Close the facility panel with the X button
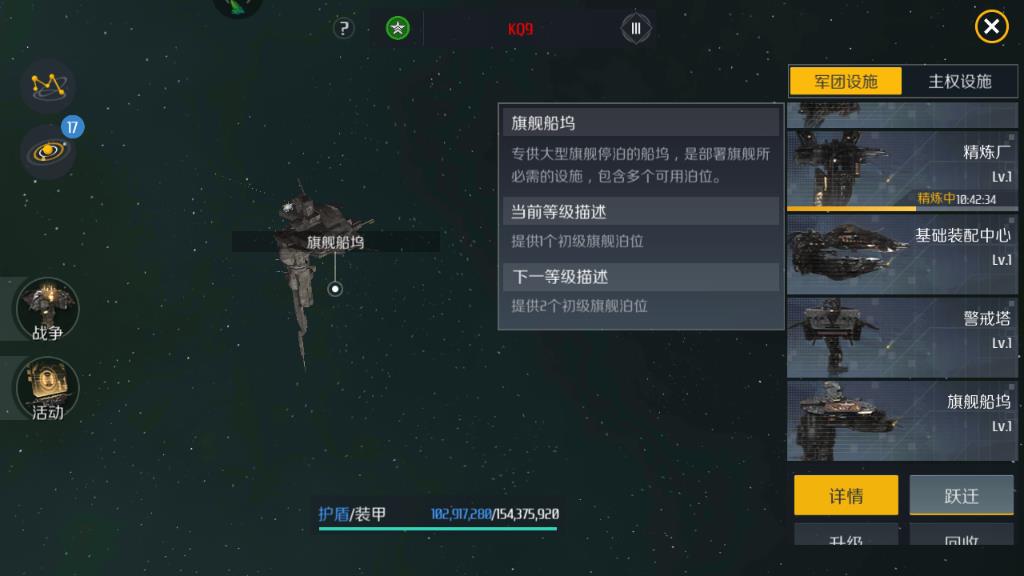The width and height of the screenshot is (1024, 576). (991, 27)
